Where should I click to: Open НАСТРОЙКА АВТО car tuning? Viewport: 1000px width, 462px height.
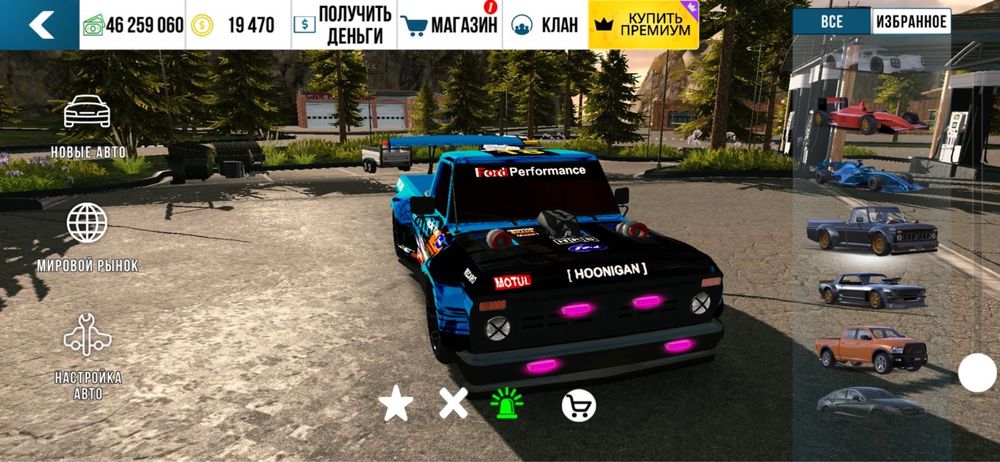88,355
